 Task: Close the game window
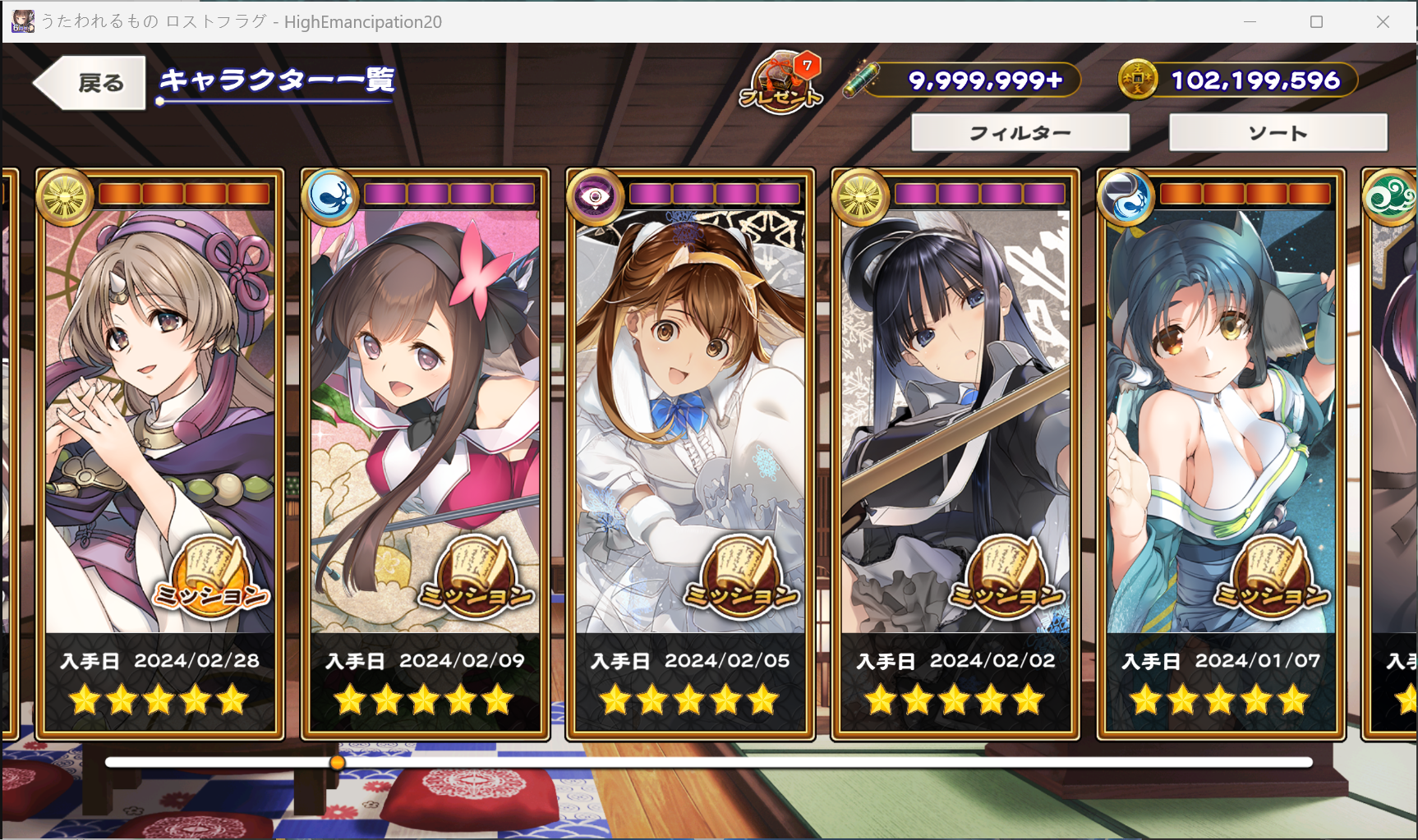[x=1383, y=22]
